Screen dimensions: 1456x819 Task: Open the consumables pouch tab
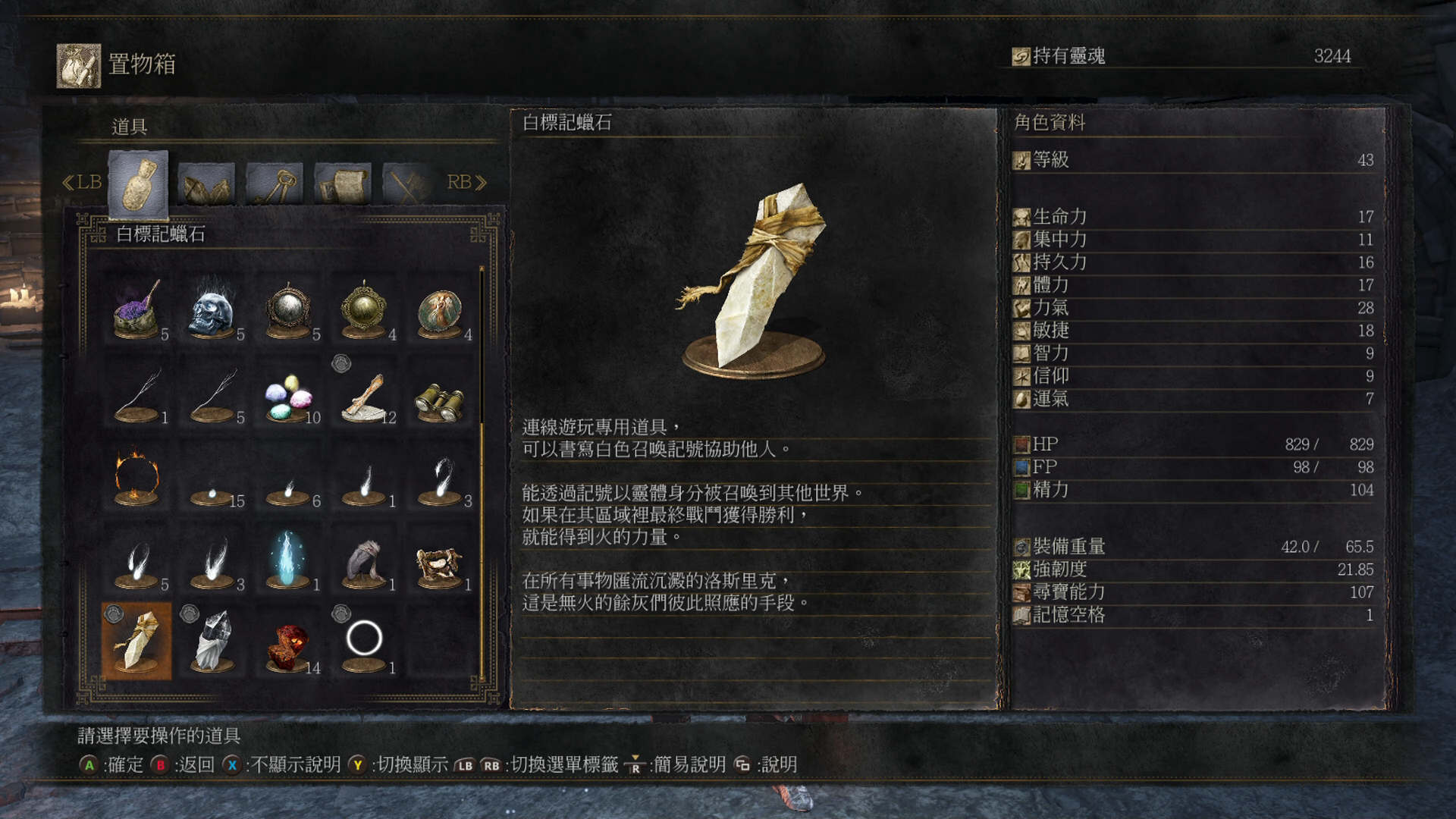[138, 184]
